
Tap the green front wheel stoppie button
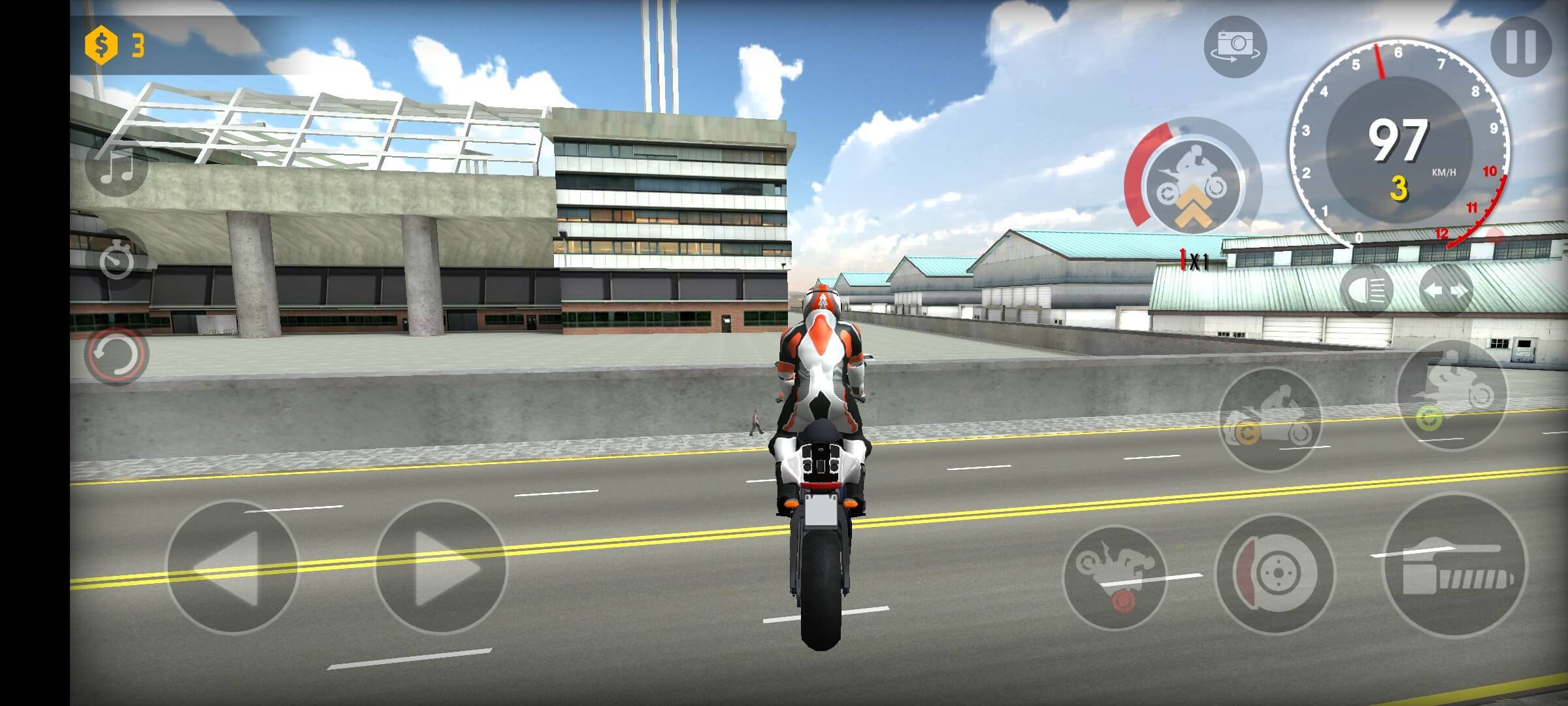[x=1451, y=395]
